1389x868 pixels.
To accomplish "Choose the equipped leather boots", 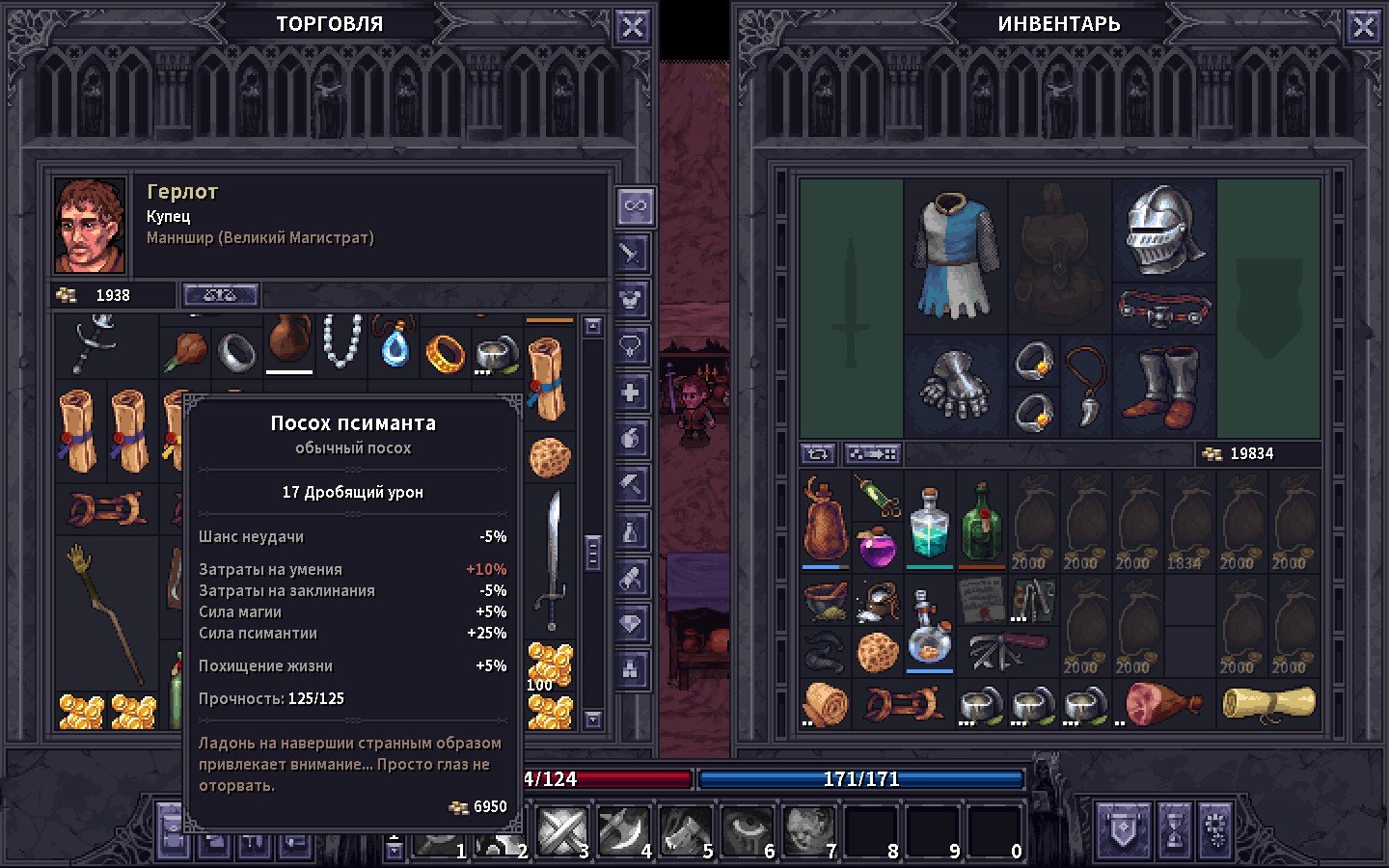I will [x=1164, y=388].
